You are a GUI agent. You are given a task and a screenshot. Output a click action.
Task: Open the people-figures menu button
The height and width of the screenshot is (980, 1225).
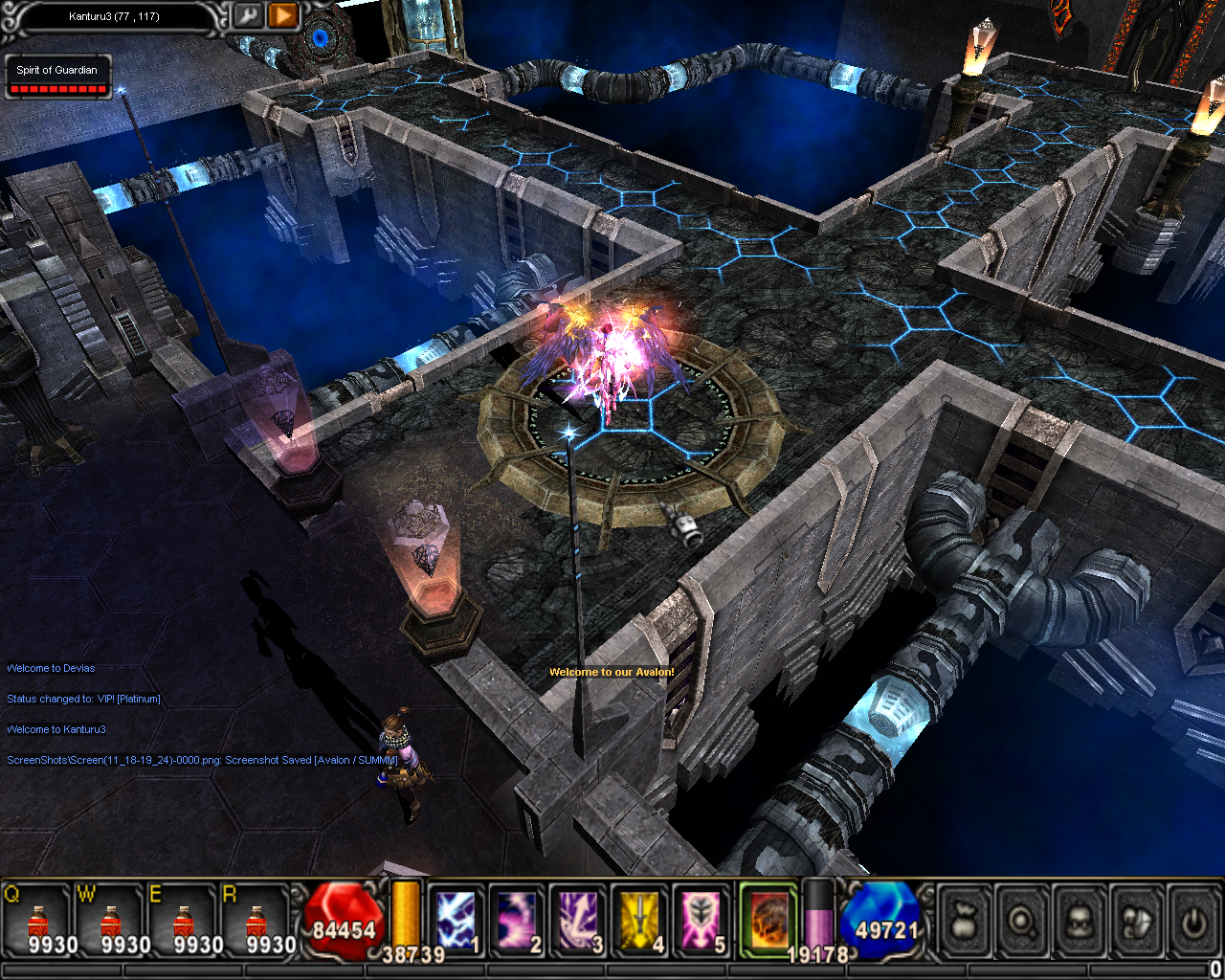coord(1136,922)
